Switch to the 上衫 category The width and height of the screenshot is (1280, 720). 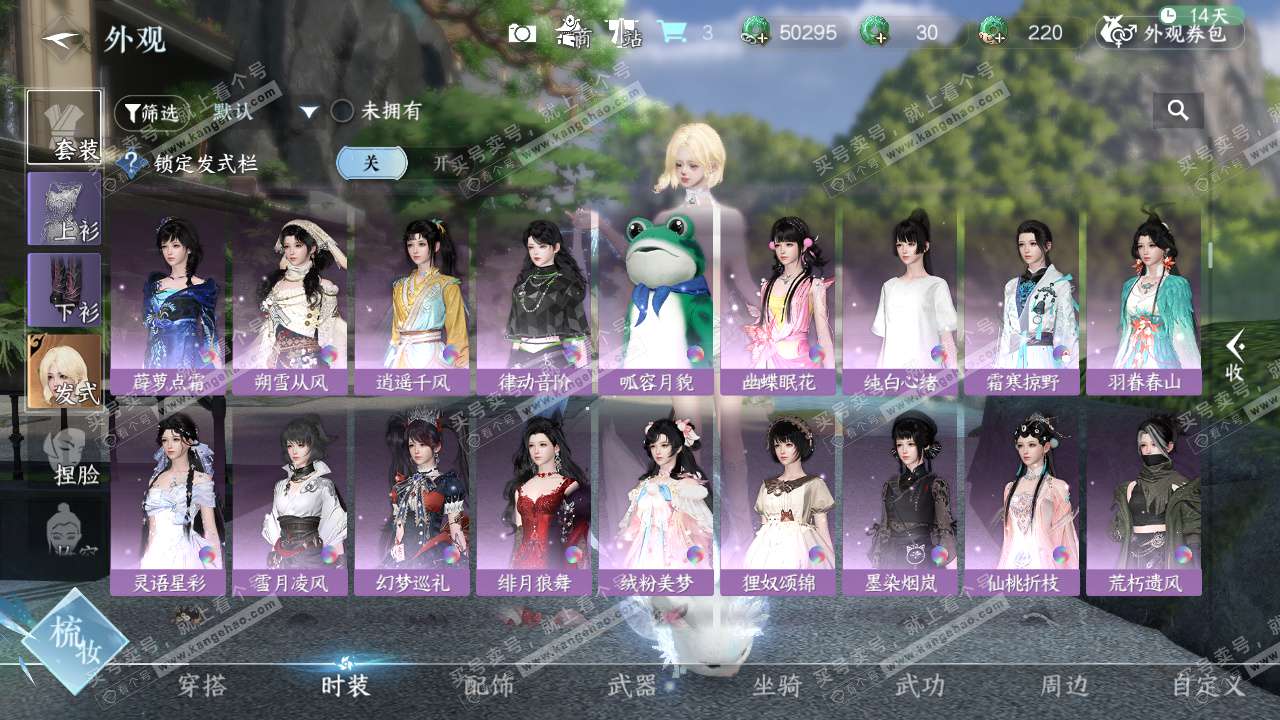[x=64, y=208]
